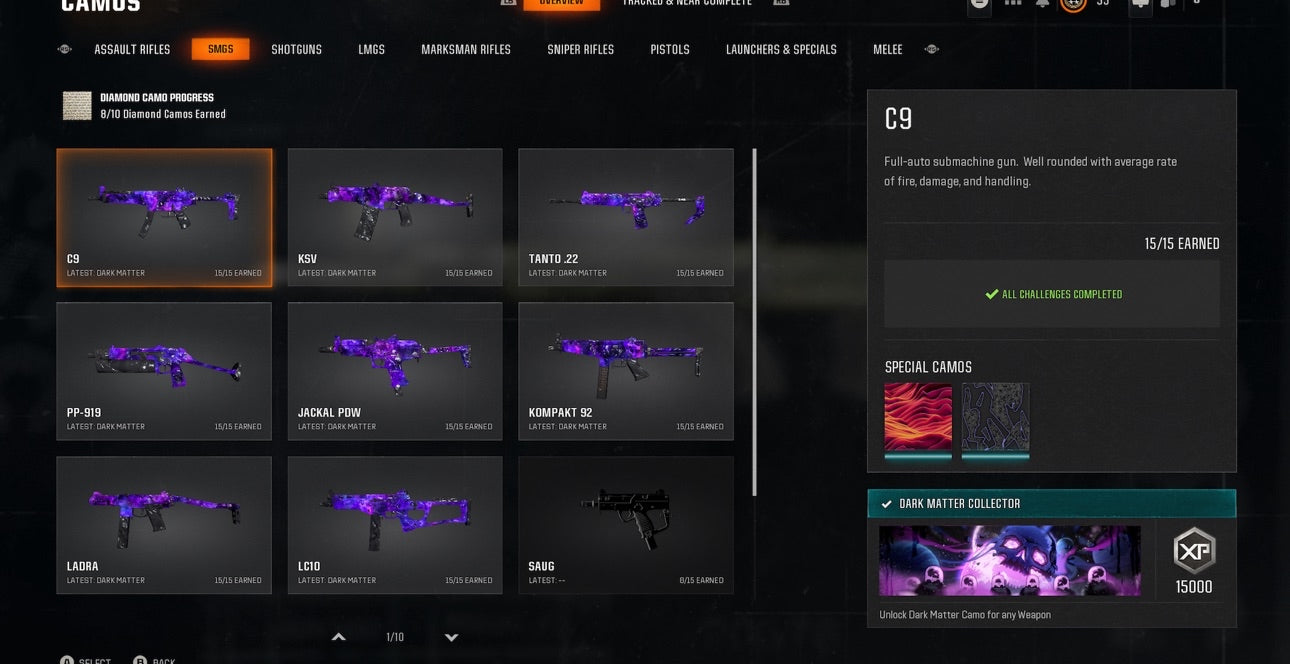Choose the LC10 weapon tile

395,525
